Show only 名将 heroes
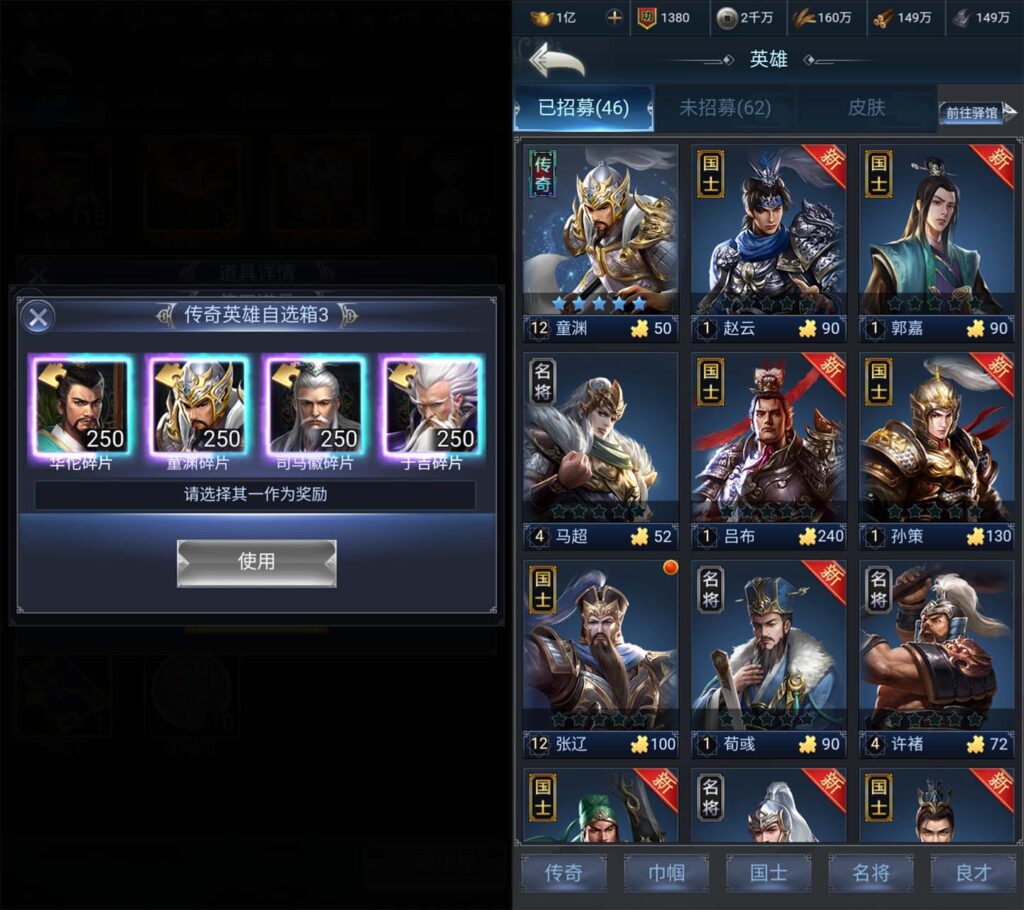 [870, 873]
